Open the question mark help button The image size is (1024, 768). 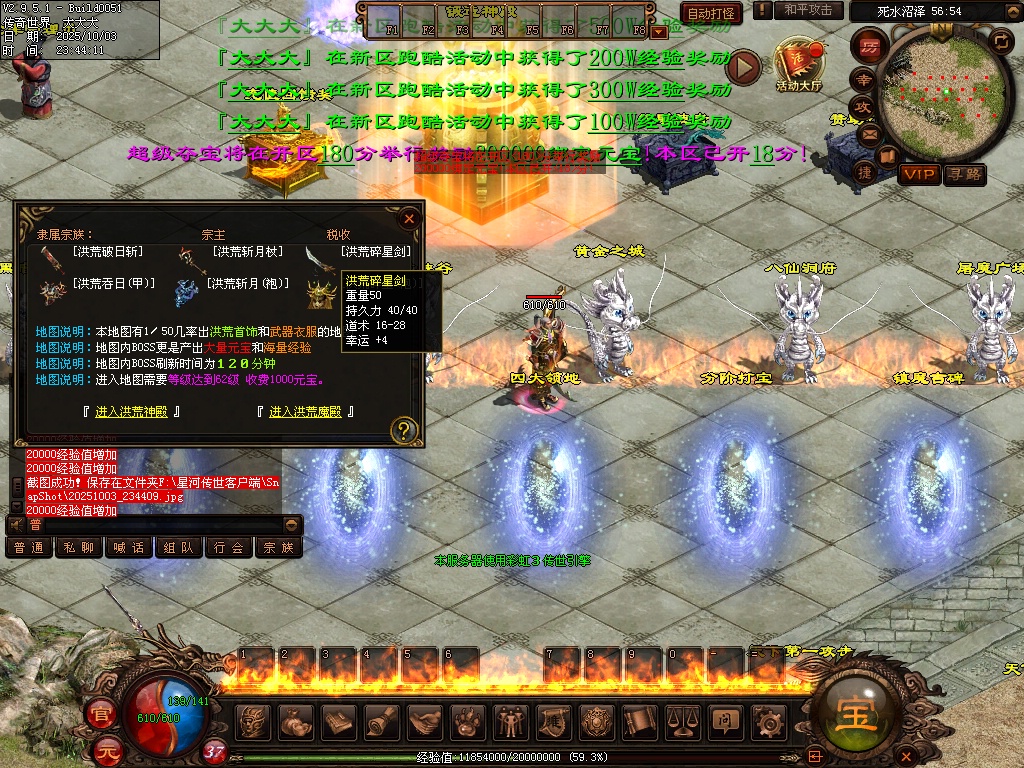(404, 431)
